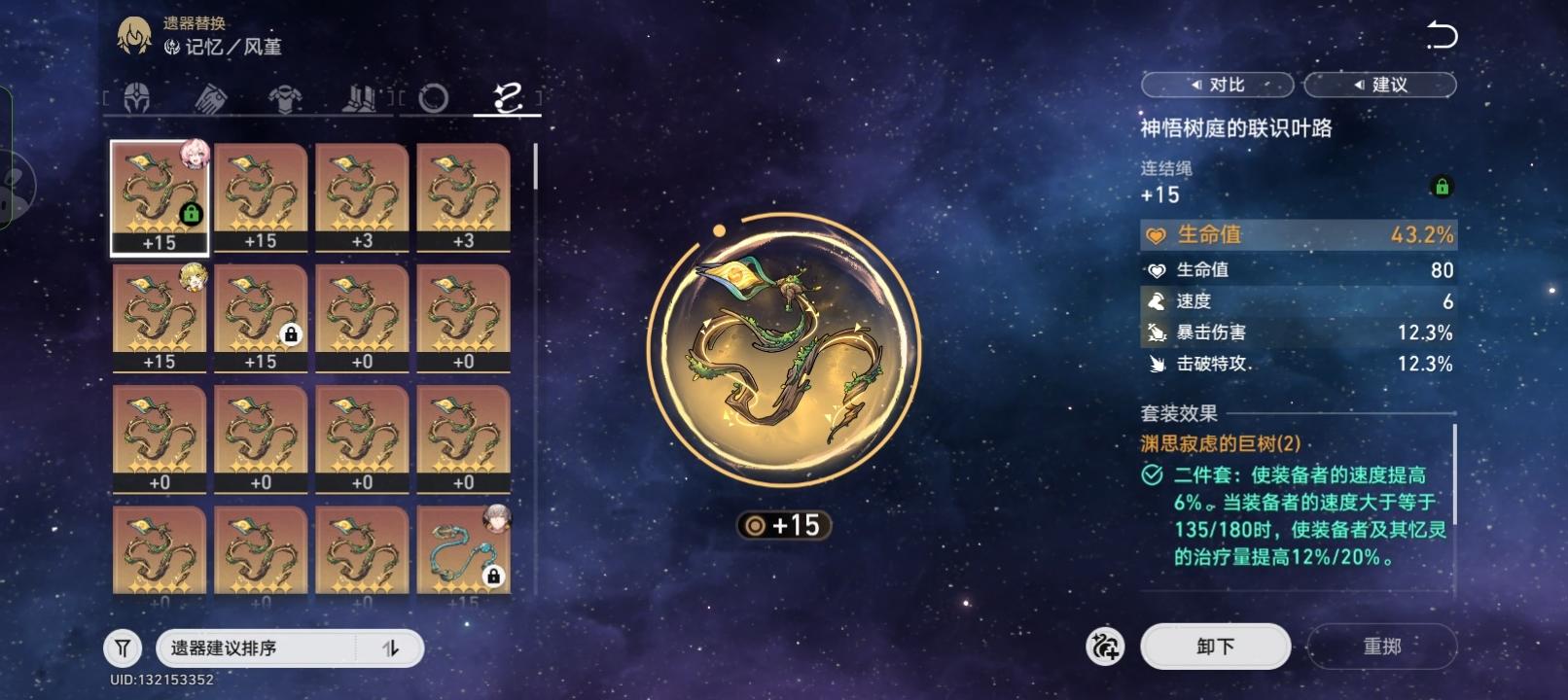
Task: Open the hands relic slot tab icon
Action: tap(212, 99)
